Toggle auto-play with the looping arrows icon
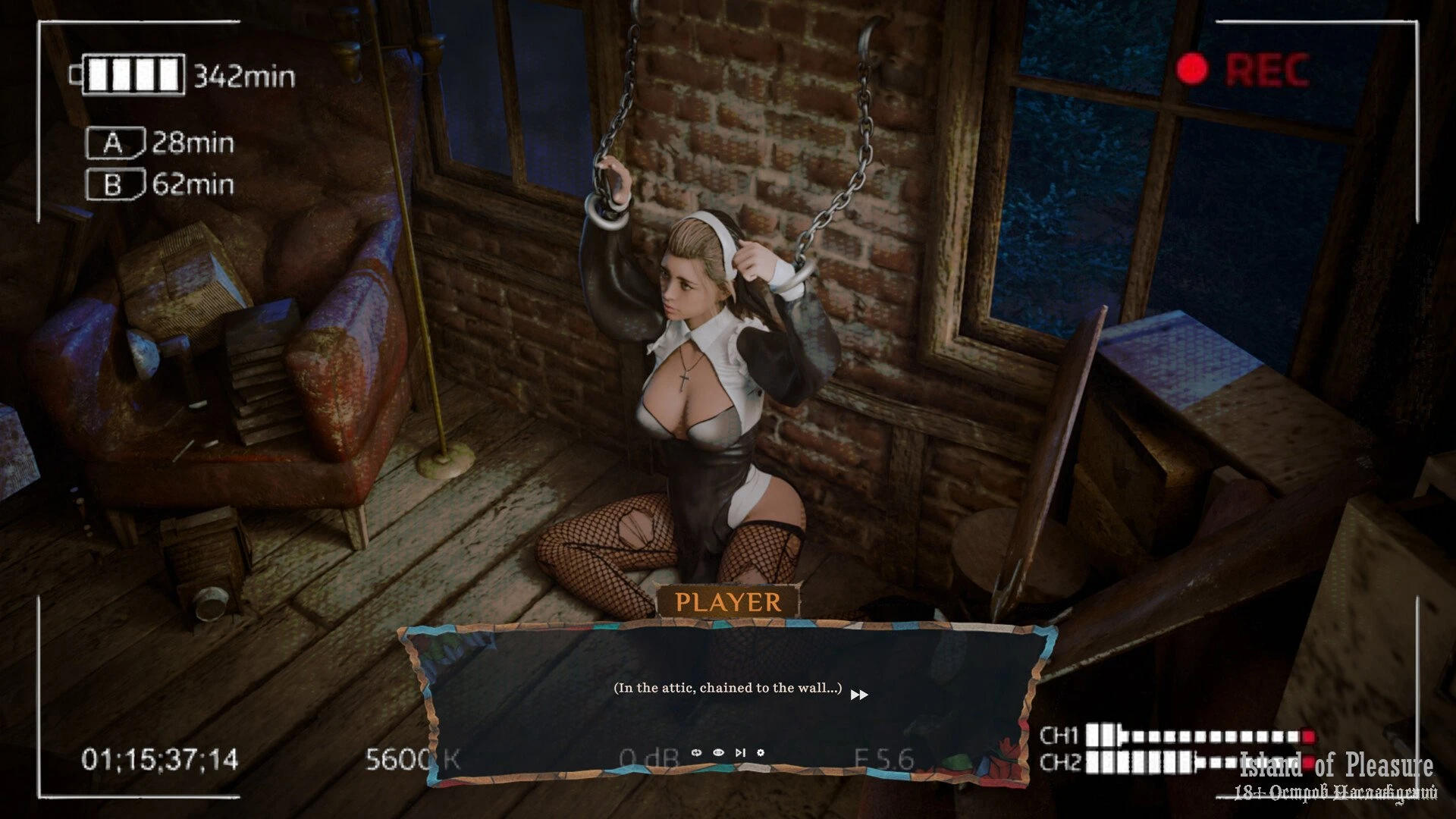1456x819 pixels. (x=697, y=752)
